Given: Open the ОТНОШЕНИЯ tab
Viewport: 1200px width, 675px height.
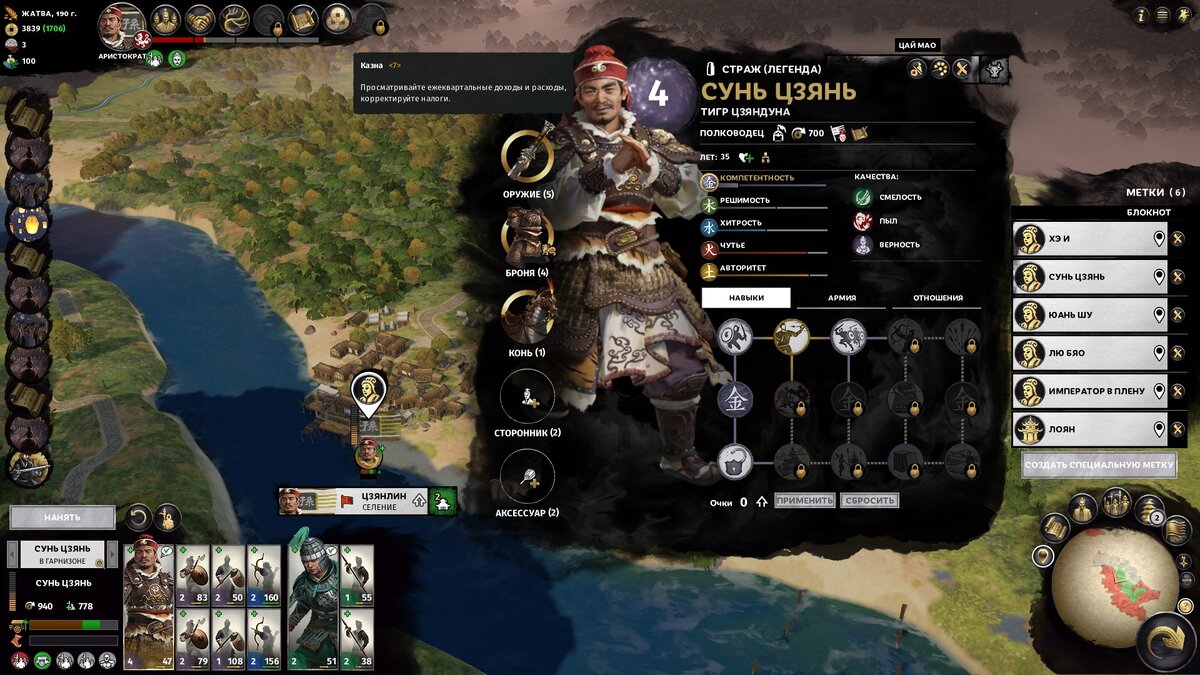Looking at the screenshot, I should (x=937, y=298).
